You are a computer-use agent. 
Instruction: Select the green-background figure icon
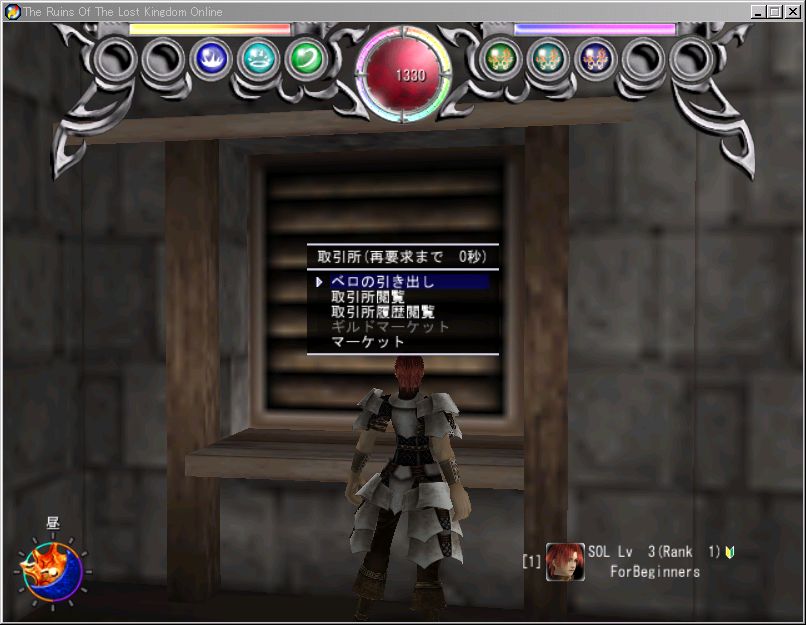click(x=497, y=59)
